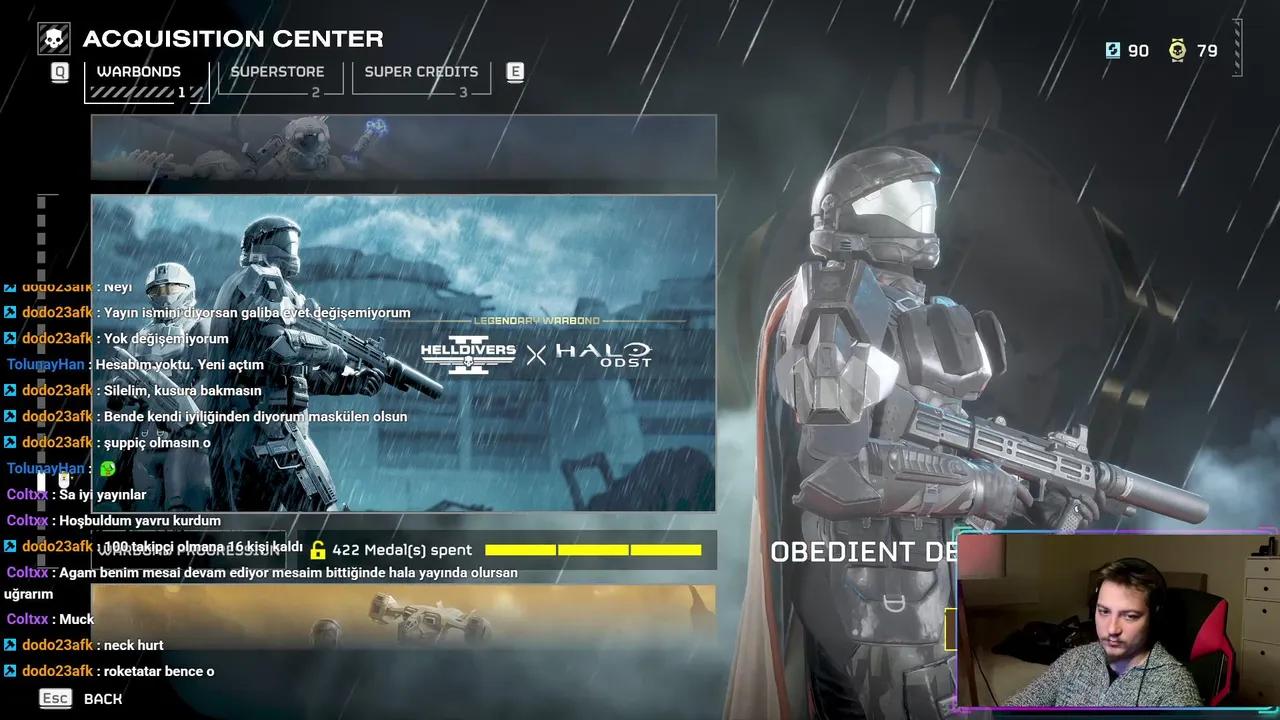Viewport: 1280px width, 720px height.
Task: Select the WARBONDS tab
Action: coord(140,71)
